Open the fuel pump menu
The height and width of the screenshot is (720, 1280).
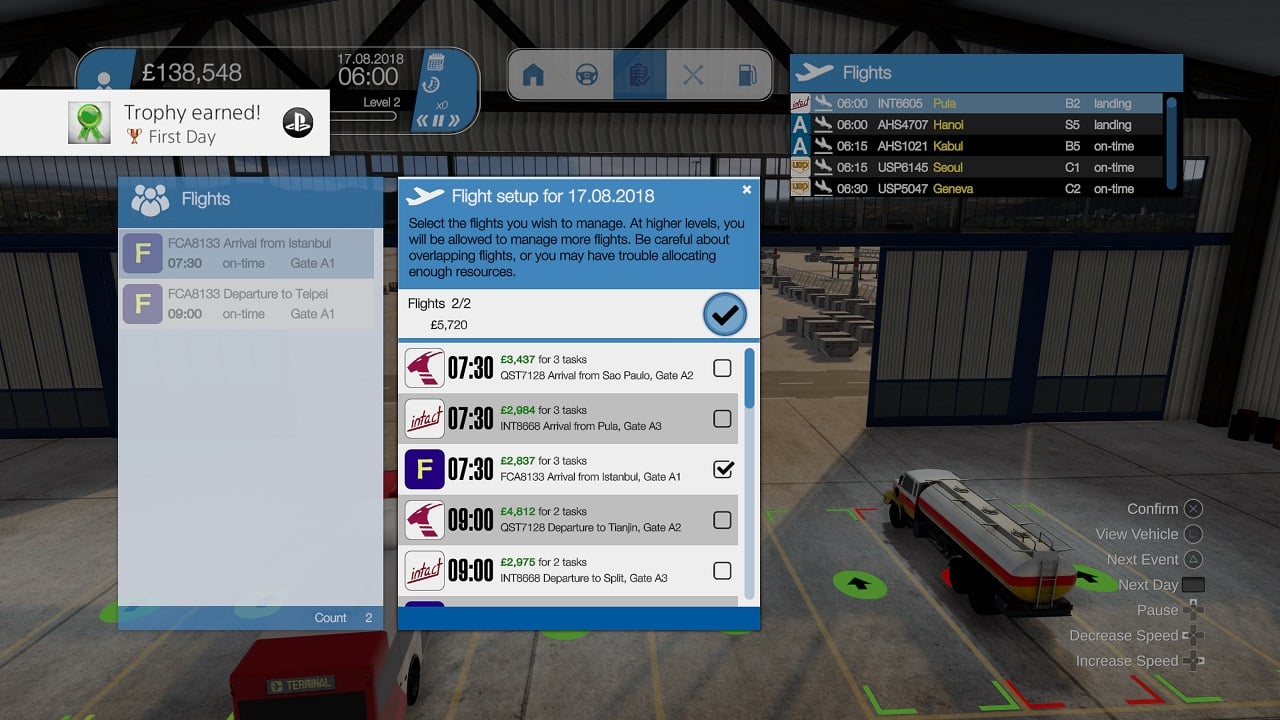point(746,75)
